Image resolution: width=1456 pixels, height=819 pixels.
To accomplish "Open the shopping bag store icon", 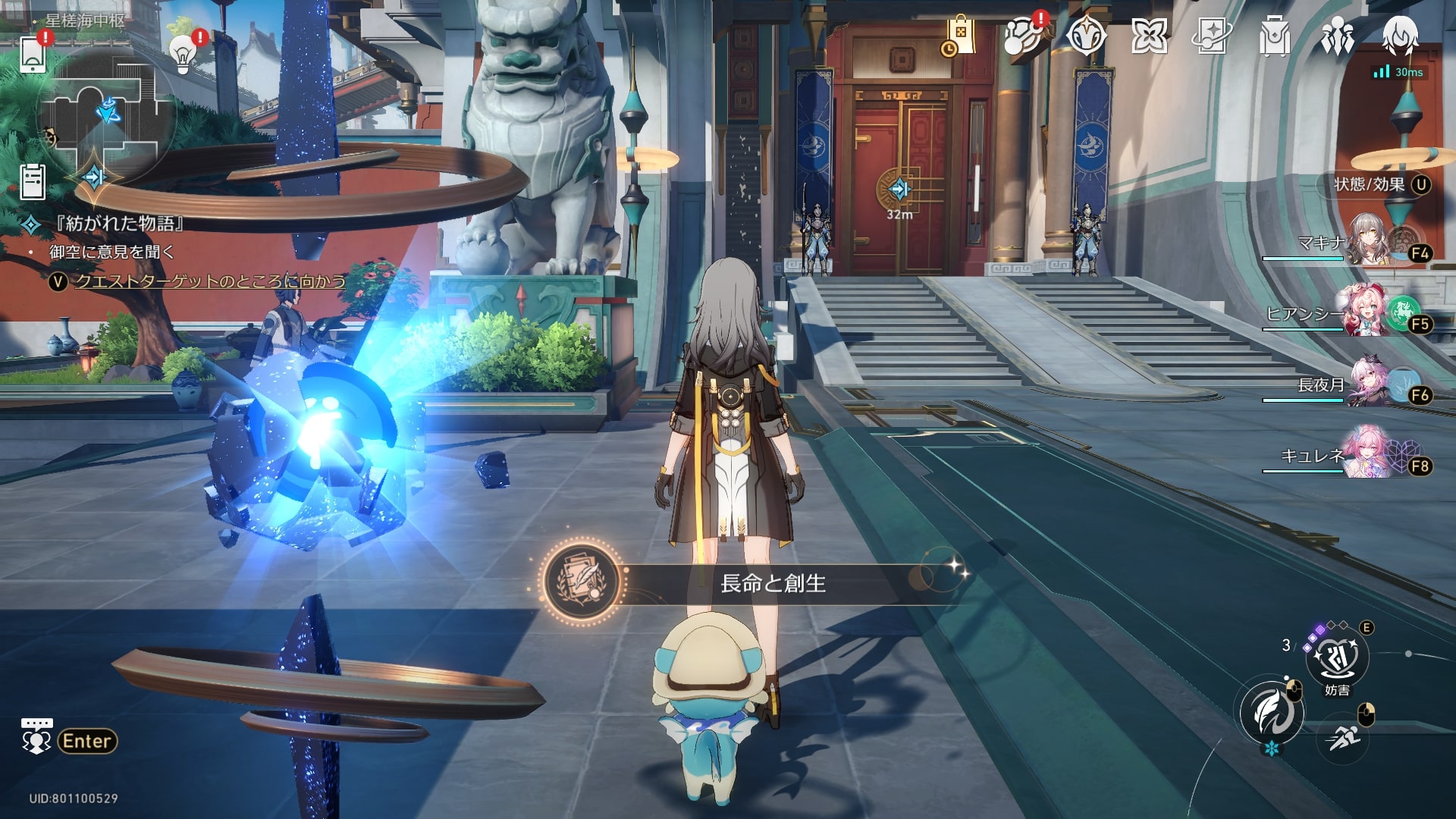I will tap(960, 36).
